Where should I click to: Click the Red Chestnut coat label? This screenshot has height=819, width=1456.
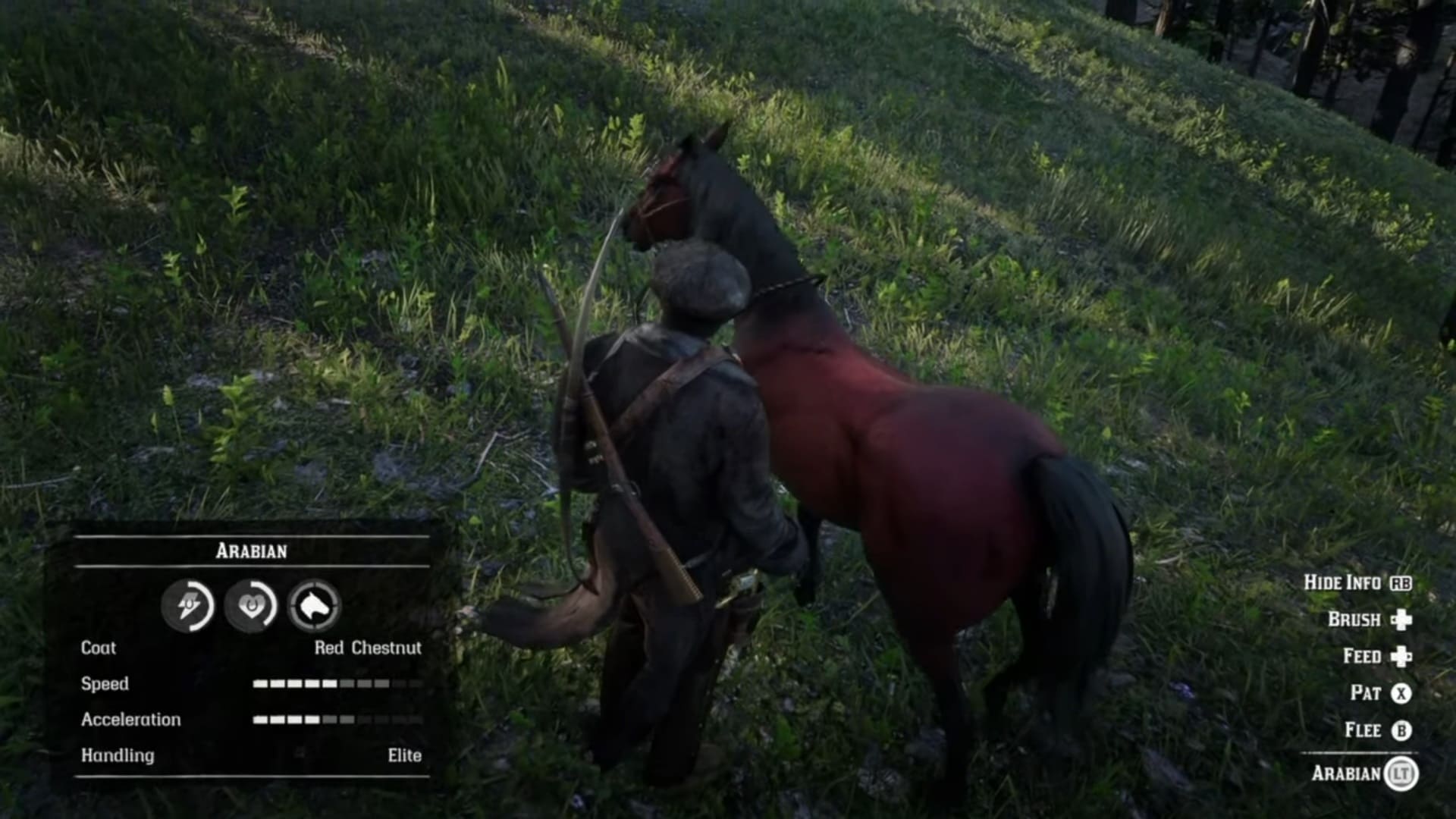point(369,648)
